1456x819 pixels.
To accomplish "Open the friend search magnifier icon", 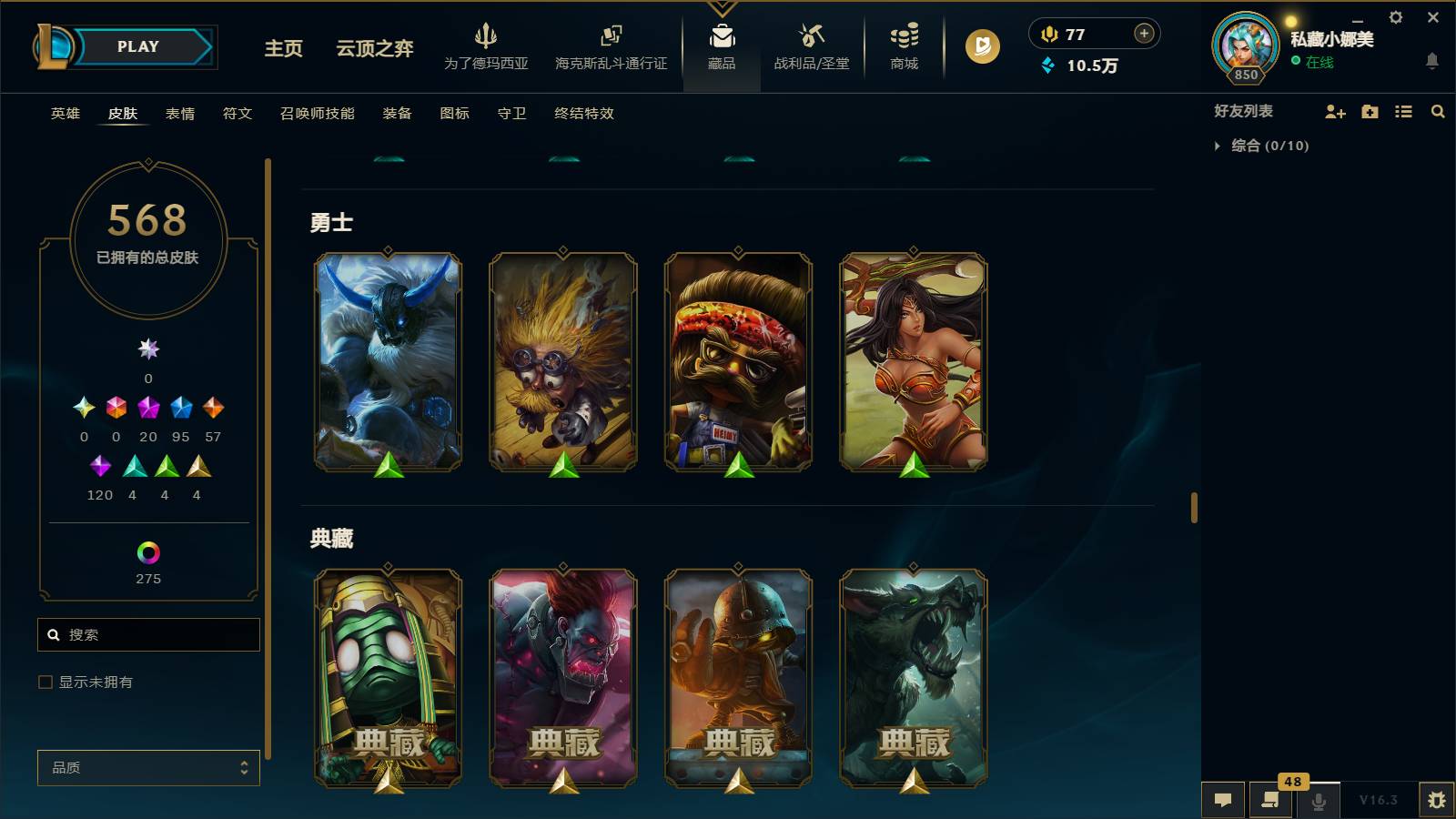I will 1438,112.
